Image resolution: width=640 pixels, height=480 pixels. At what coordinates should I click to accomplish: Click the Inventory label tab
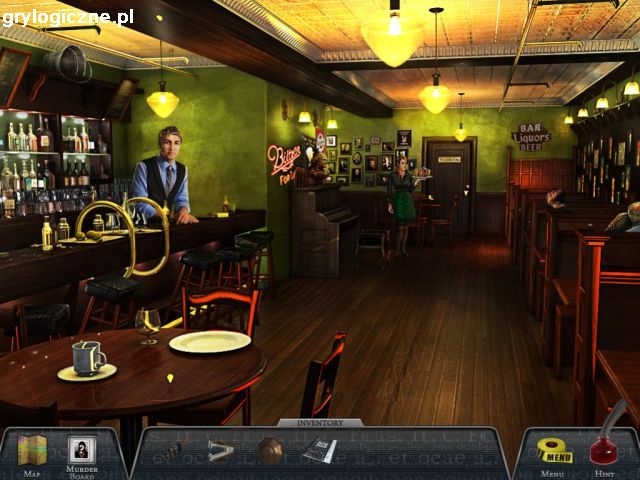tap(320, 423)
